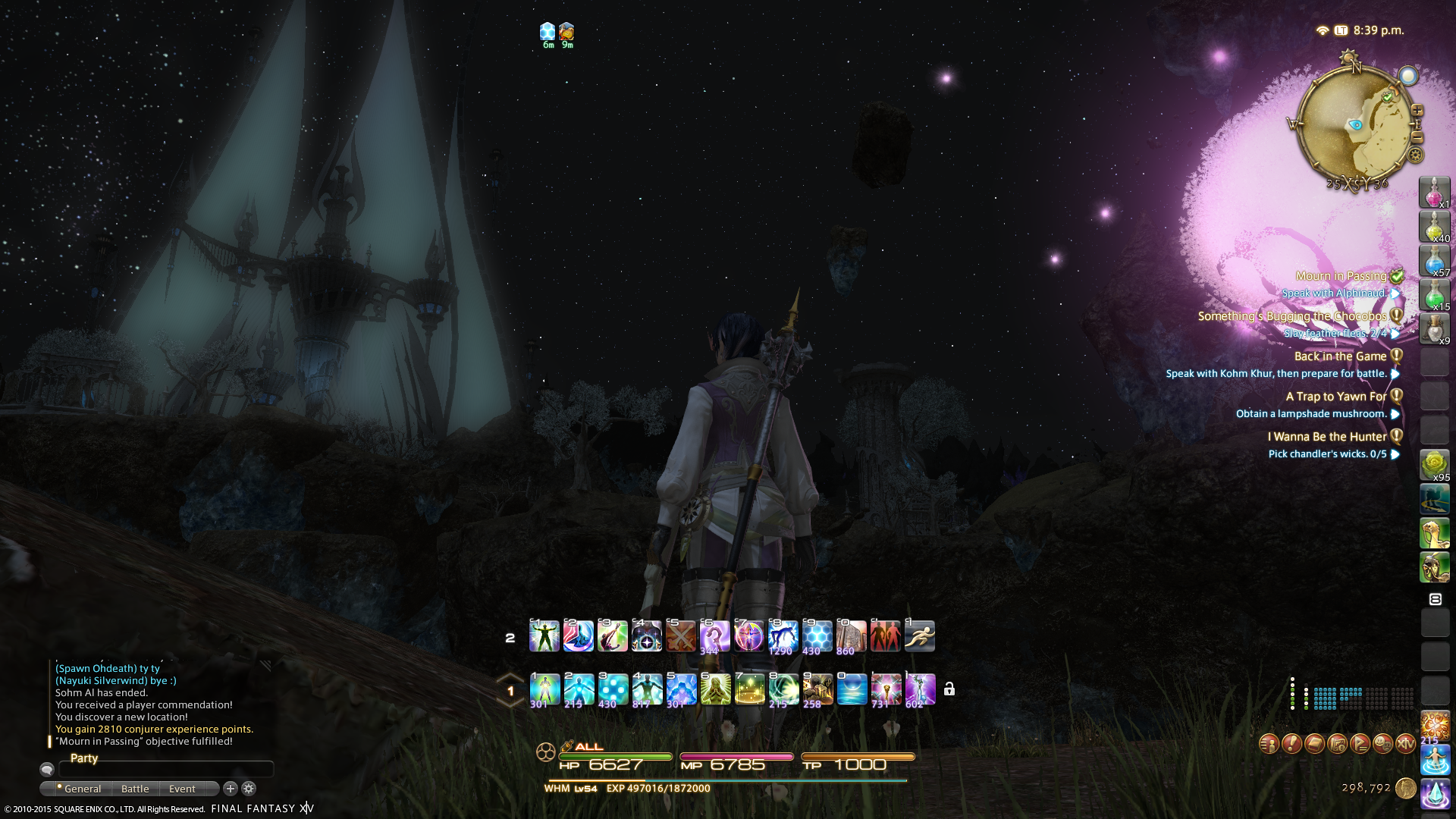Activate the Sprint running-figure ability
The image size is (1456, 819).
(919, 636)
